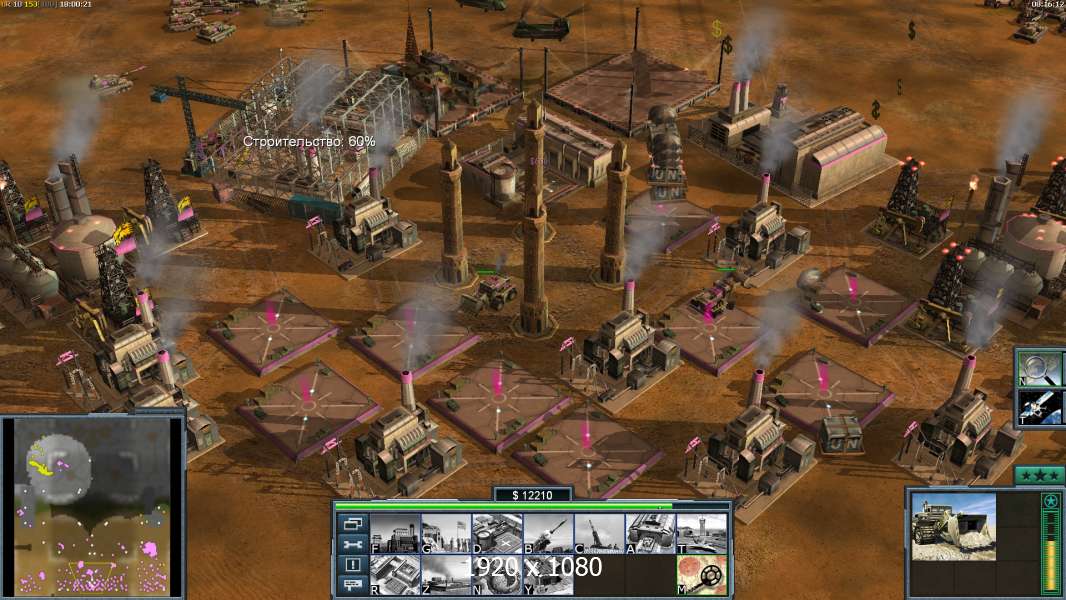1066x600 pixels.
Task: Click the selected dozer portrait
Action: (953, 525)
